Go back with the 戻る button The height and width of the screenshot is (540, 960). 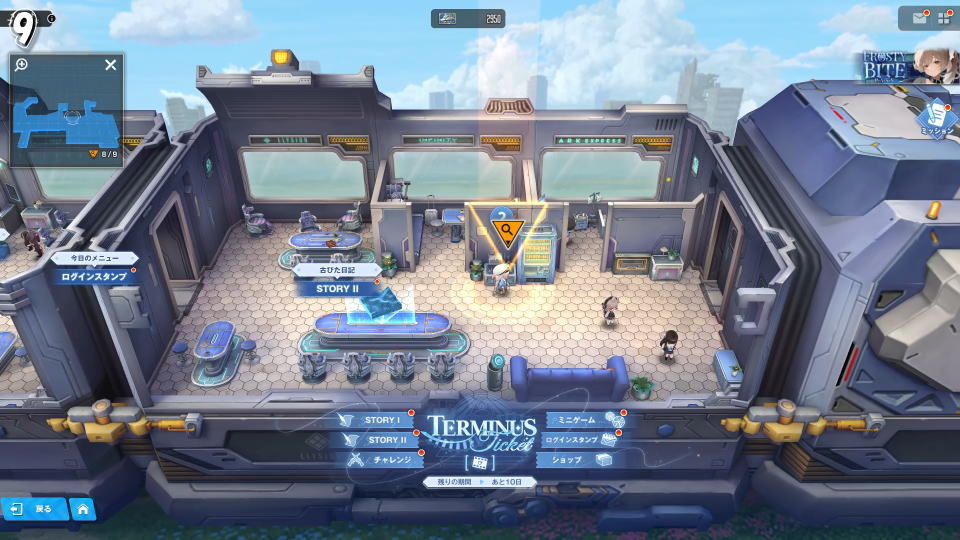pos(33,509)
